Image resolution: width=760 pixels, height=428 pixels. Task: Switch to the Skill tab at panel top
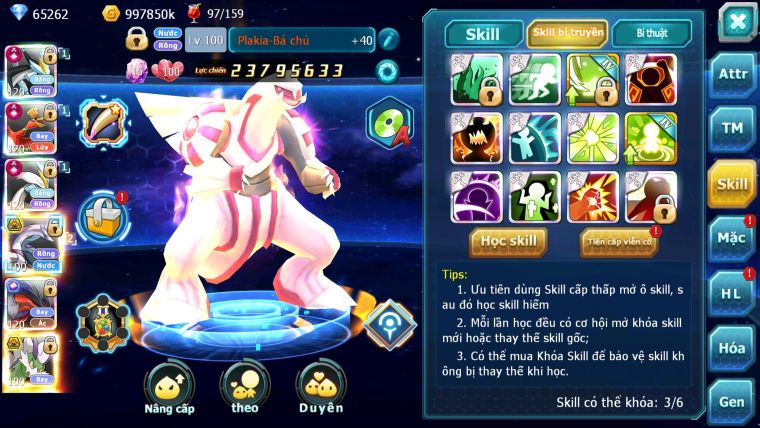coord(481,34)
